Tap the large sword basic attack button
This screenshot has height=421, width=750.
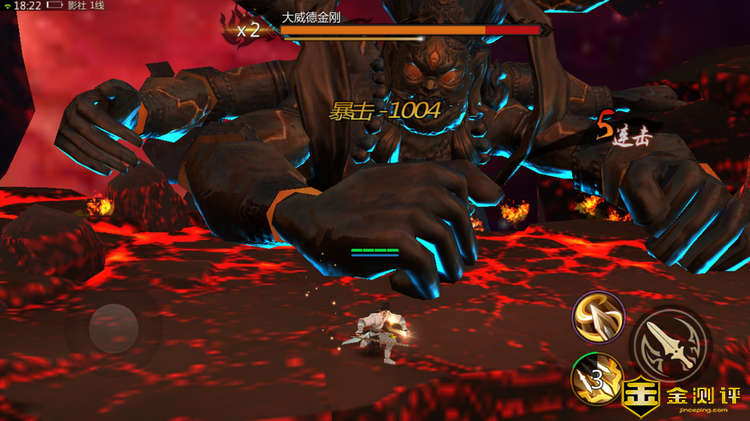(x=670, y=344)
